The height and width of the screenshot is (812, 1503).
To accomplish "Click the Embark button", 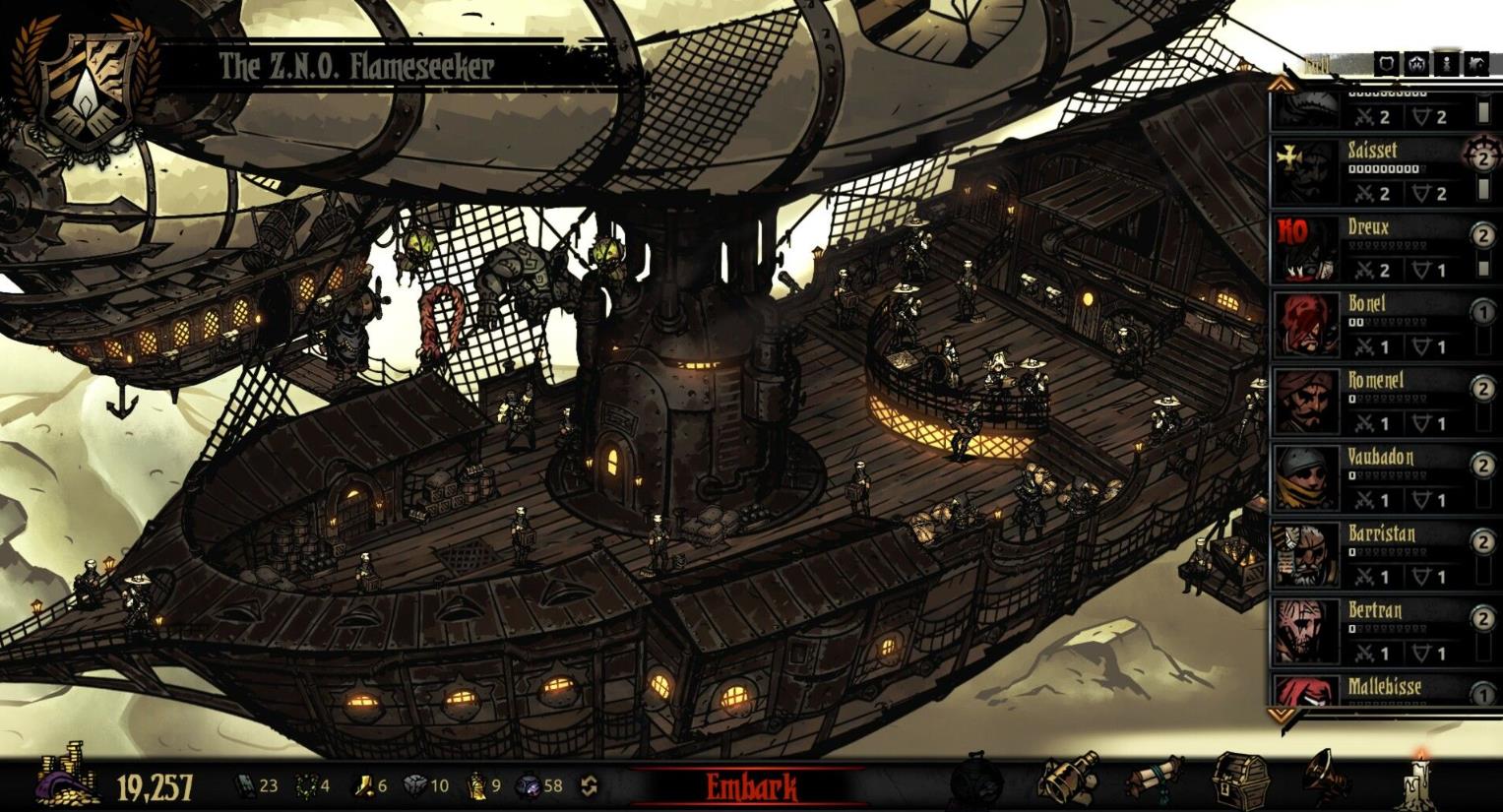I will point(751,786).
